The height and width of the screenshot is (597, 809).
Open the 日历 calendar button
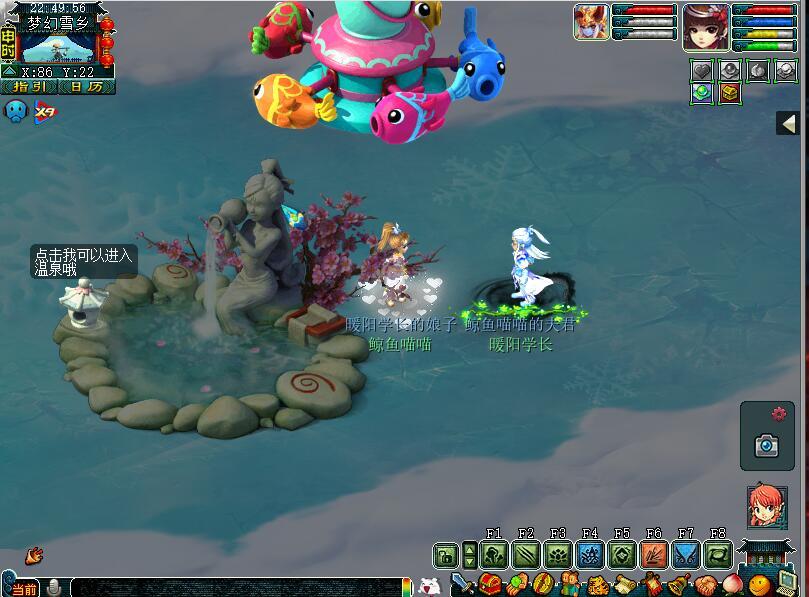point(86,86)
